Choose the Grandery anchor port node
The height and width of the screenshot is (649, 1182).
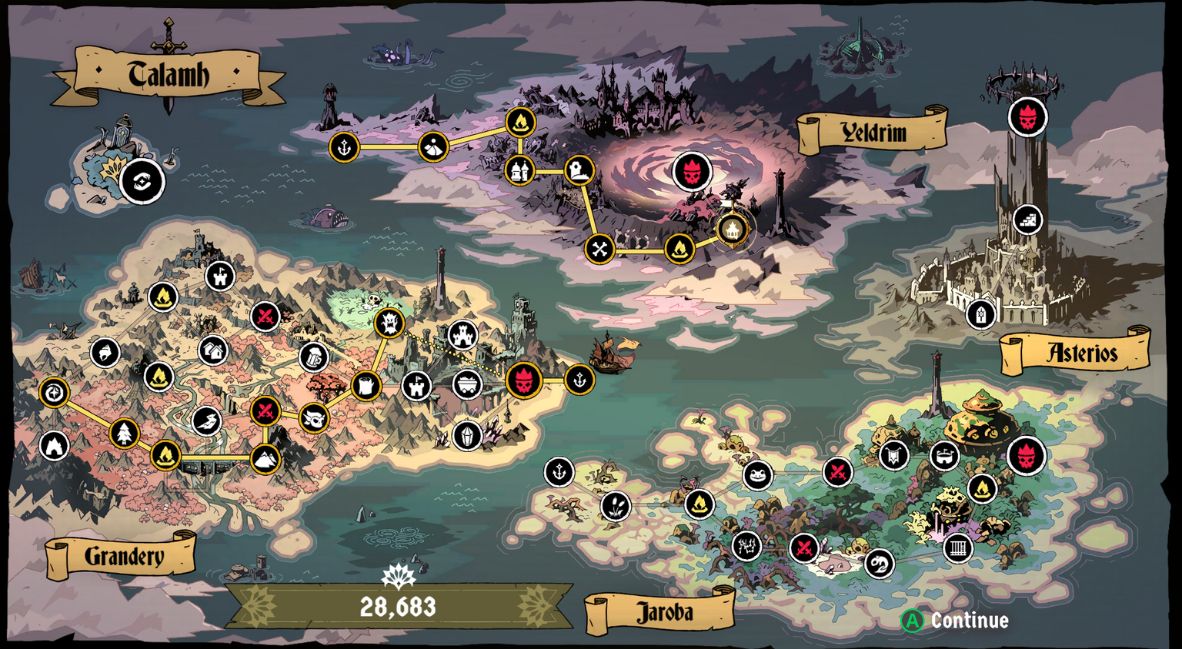pyautogui.click(x=579, y=379)
